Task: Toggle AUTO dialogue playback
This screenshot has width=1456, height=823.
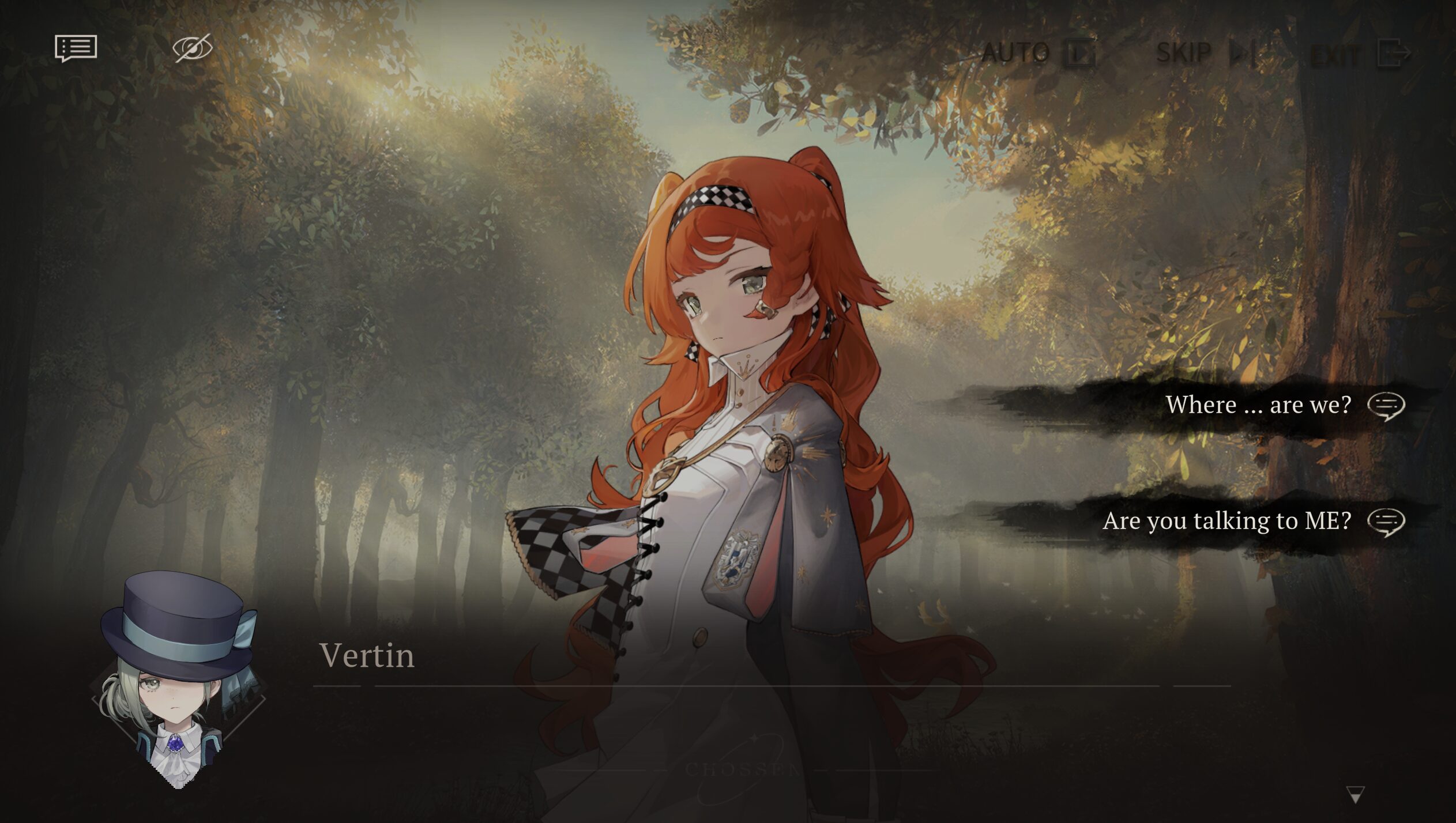Action: (1038, 53)
